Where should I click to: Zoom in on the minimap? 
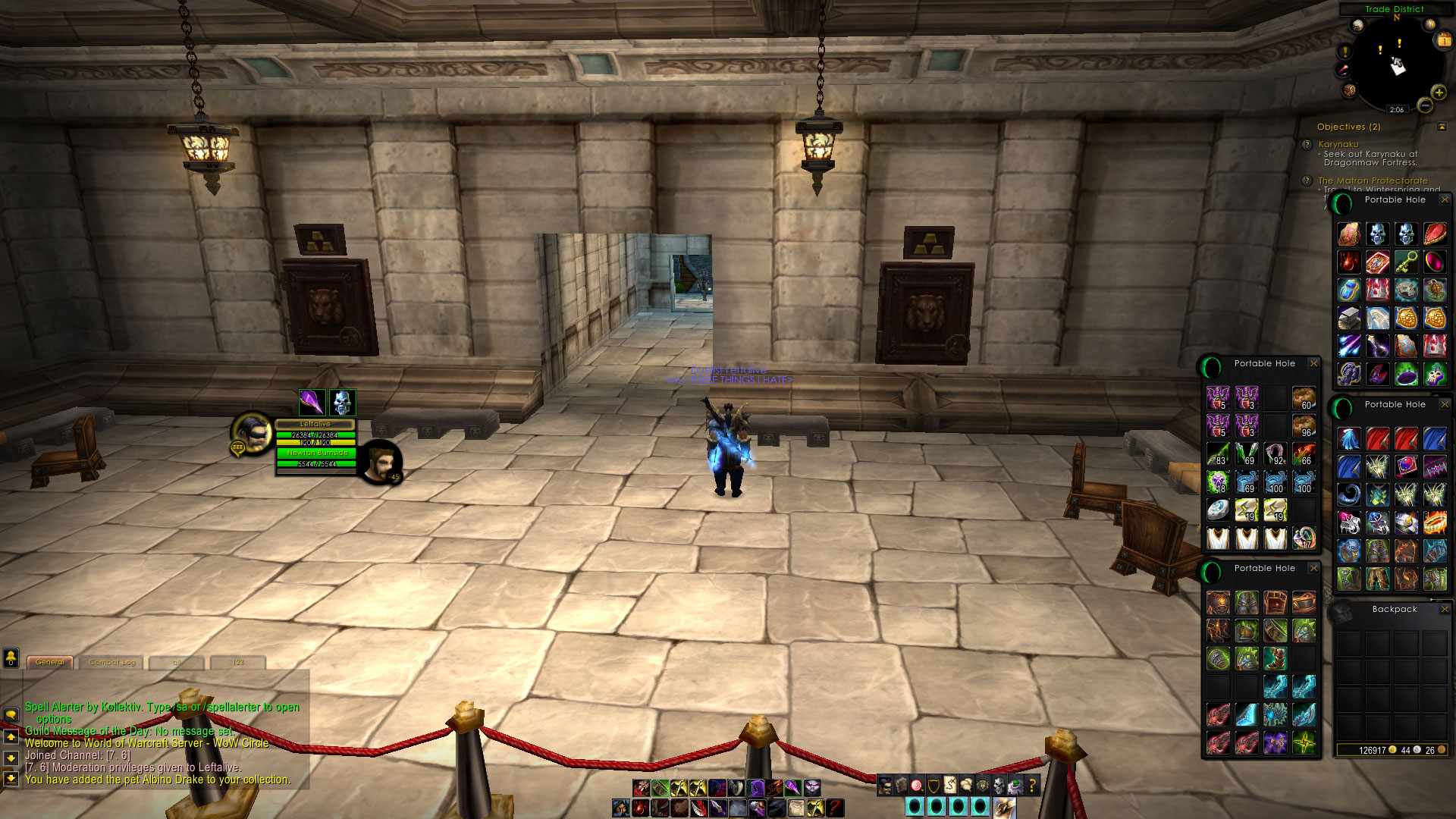tap(1439, 93)
